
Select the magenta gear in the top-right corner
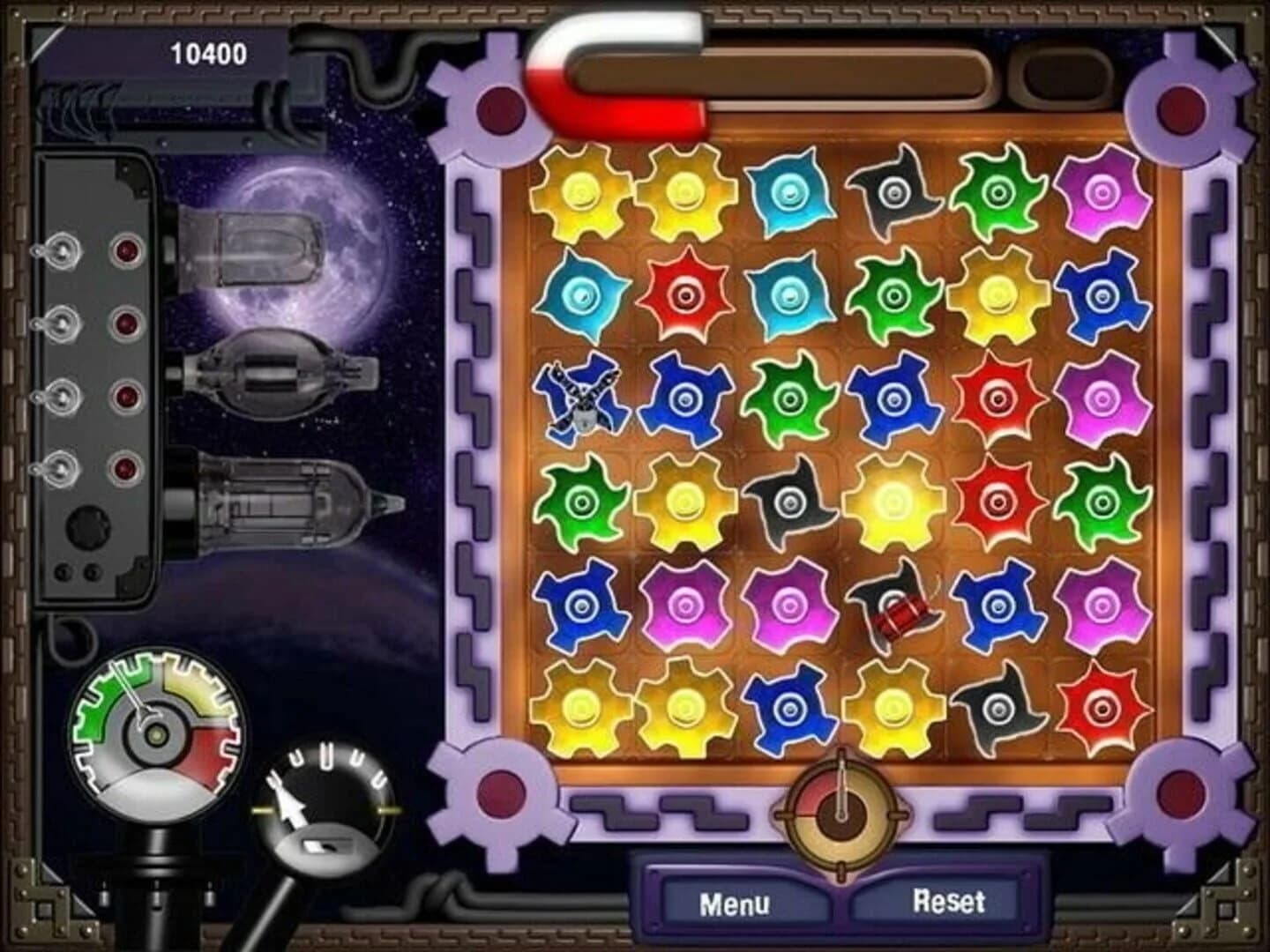1102,194
